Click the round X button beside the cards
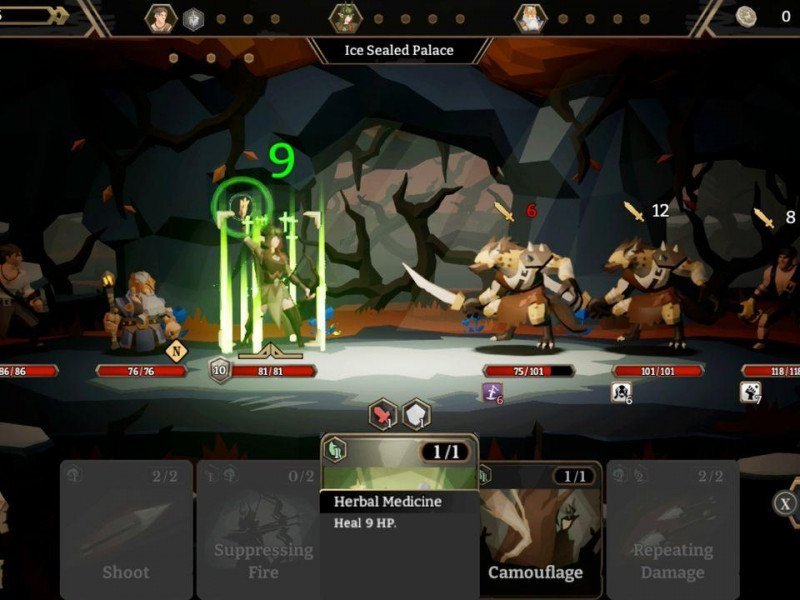The image size is (800, 600). pyautogui.click(x=786, y=503)
